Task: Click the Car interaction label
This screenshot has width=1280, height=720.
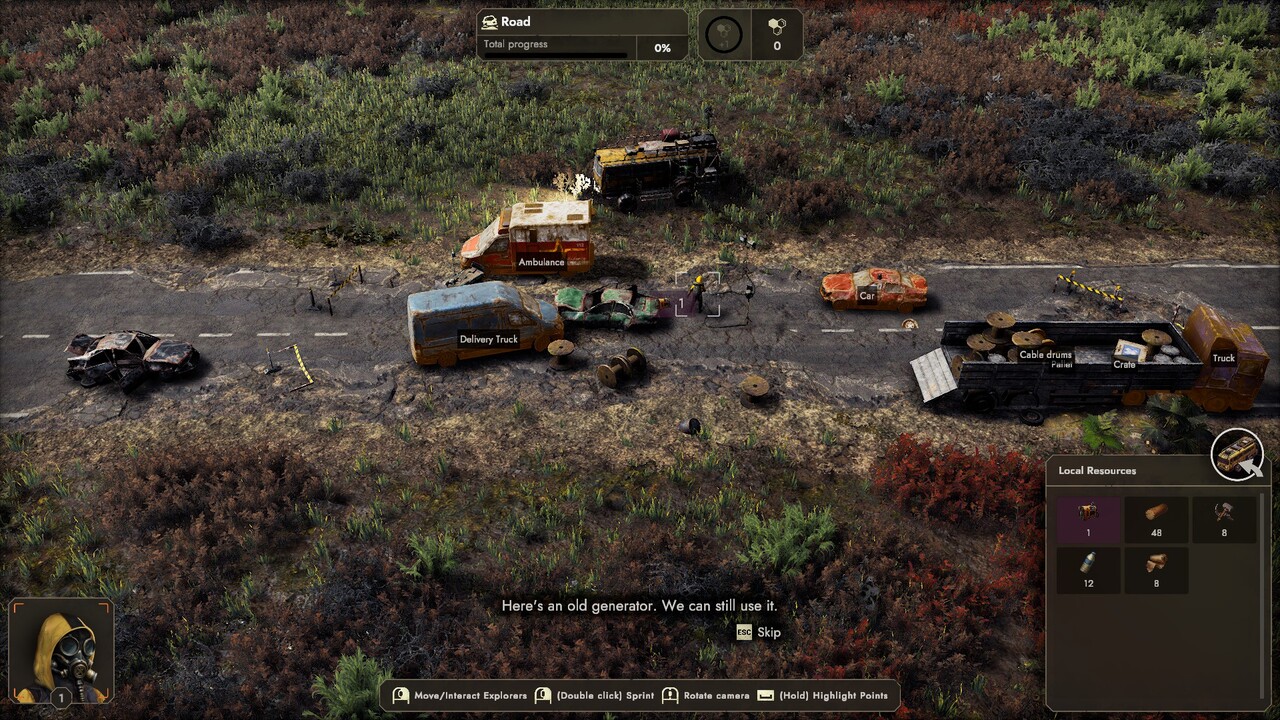Action: [x=867, y=296]
